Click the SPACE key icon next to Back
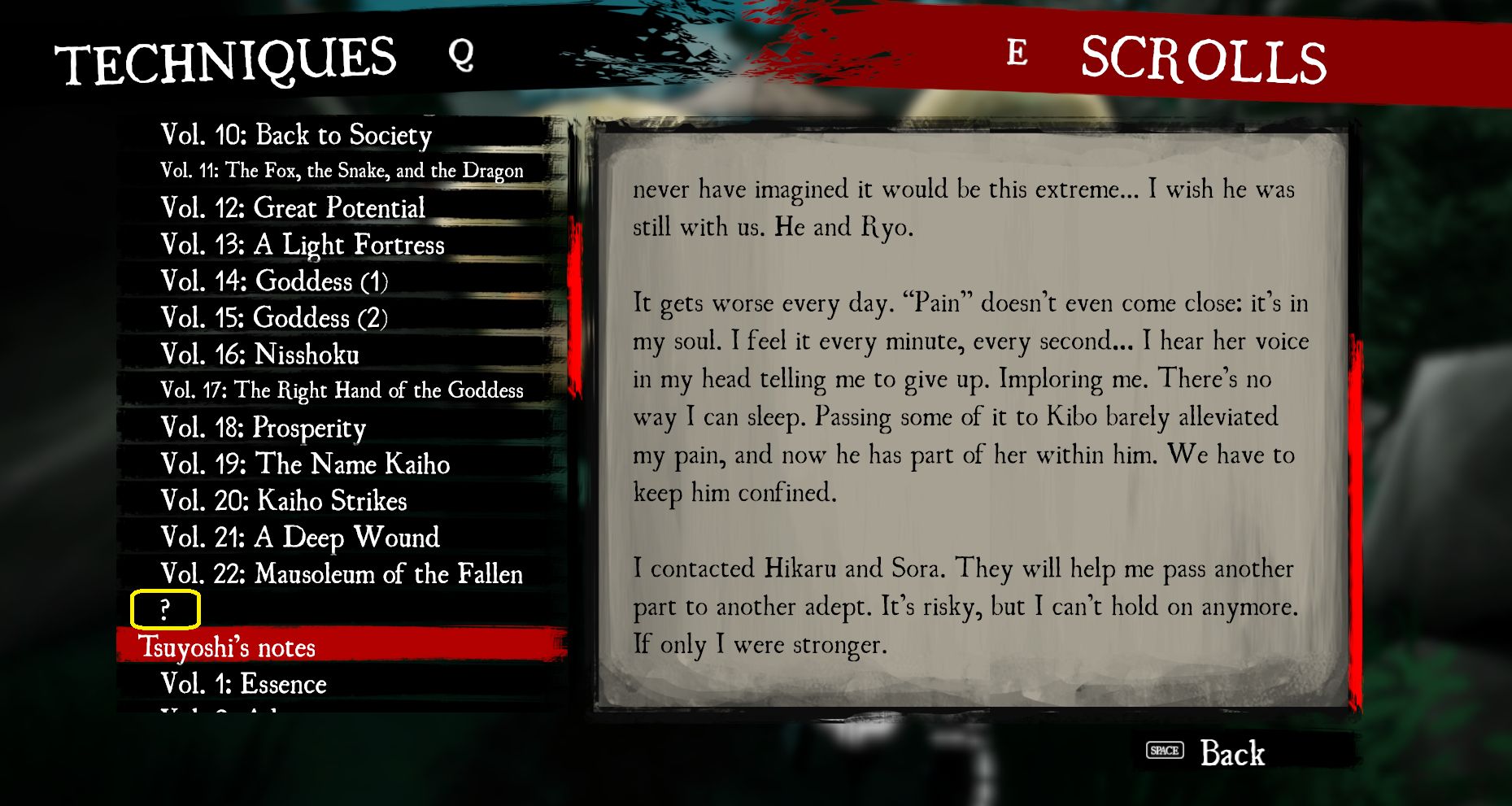Screen dimensions: 1512x806 (x=1165, y=752)
